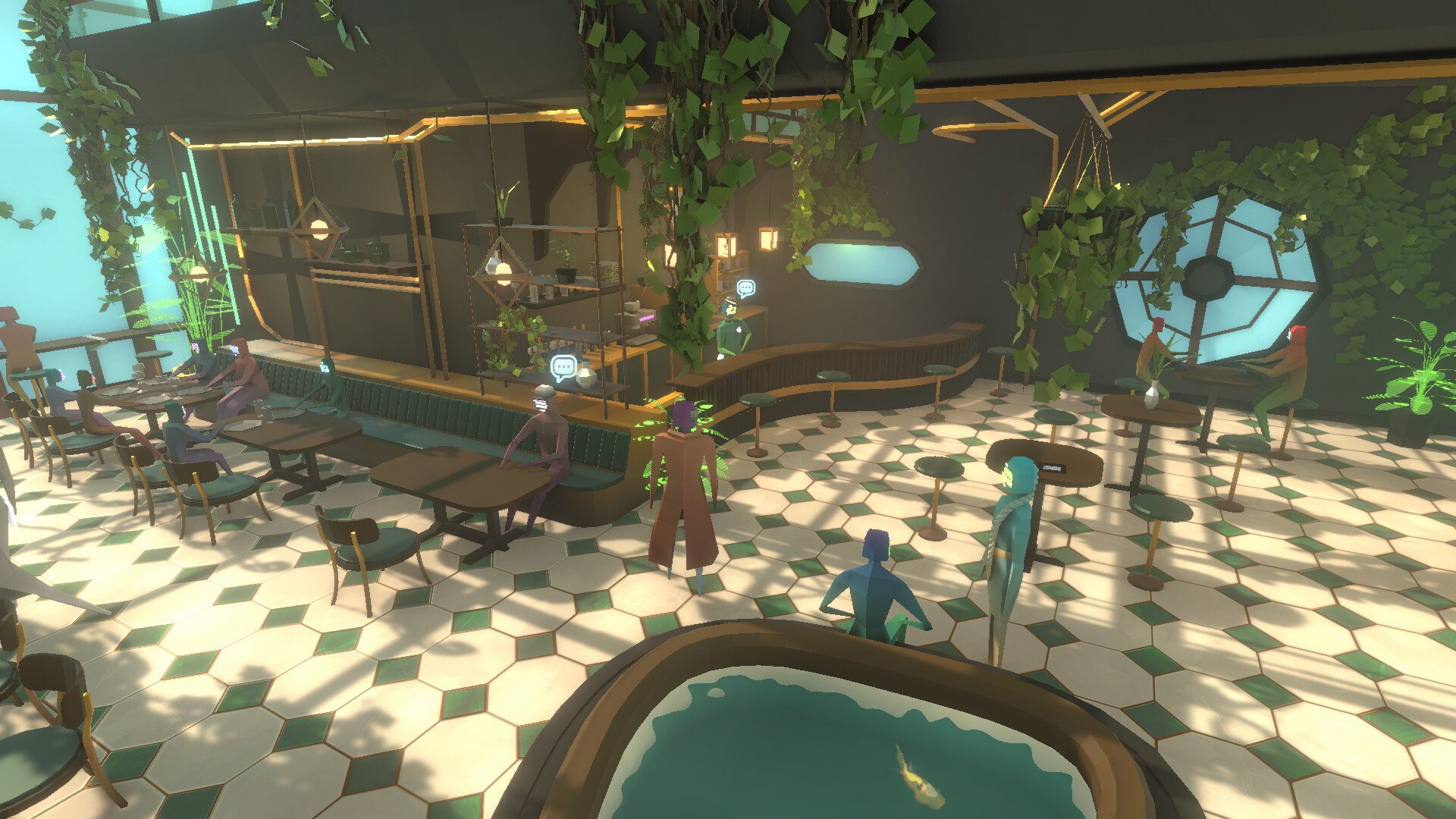Click the speech bubble over the seated patron
1456x819 pixels.
pos(563,368)
